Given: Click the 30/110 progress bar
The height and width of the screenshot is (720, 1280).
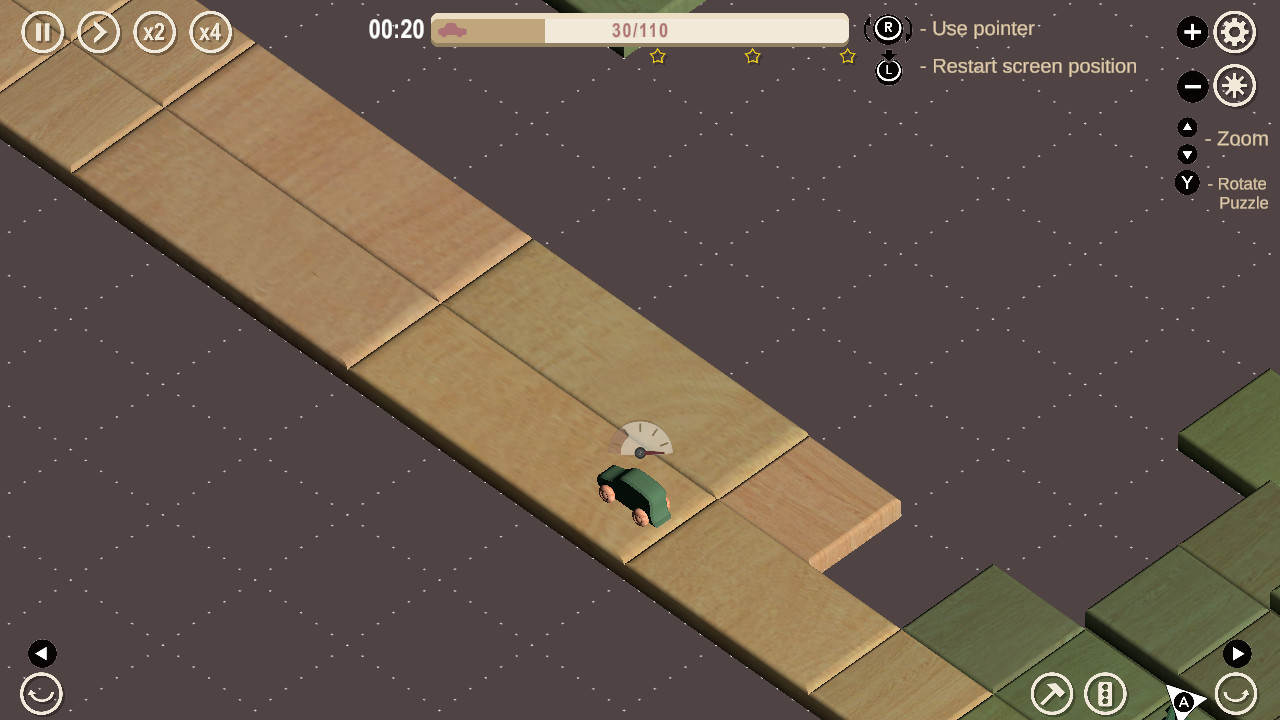Looking at the screenshot, I should [x=640, y=29].
